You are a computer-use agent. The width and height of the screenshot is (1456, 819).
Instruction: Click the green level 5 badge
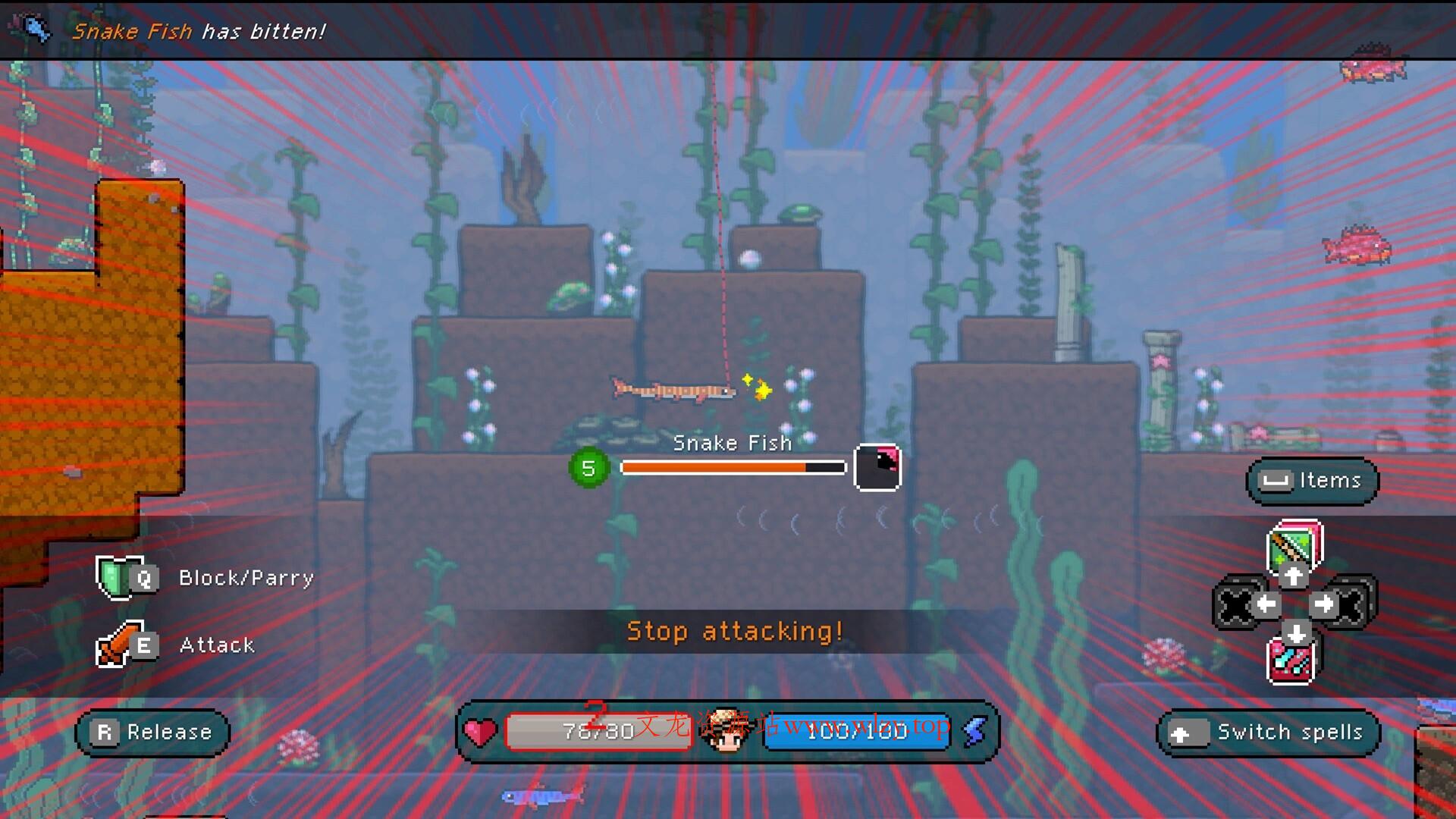click(588, 468)
